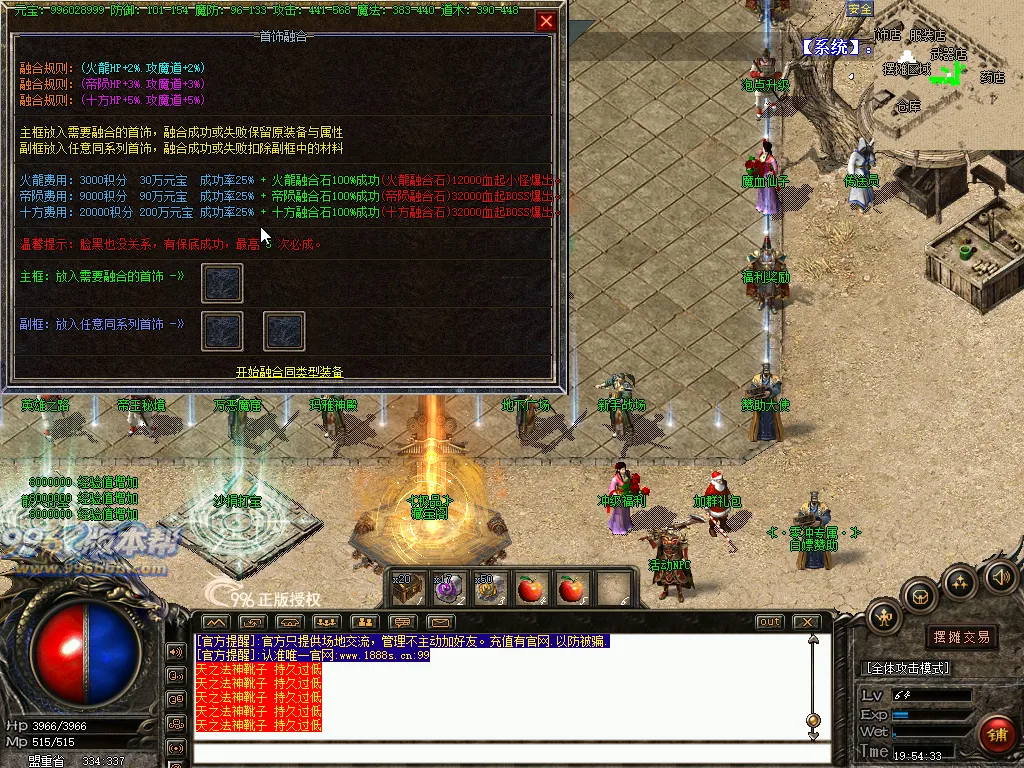The width and height of the screenshot is (1024, 768).
Task: Open the red 铺 shop button
Action: (x=995, y=734)
